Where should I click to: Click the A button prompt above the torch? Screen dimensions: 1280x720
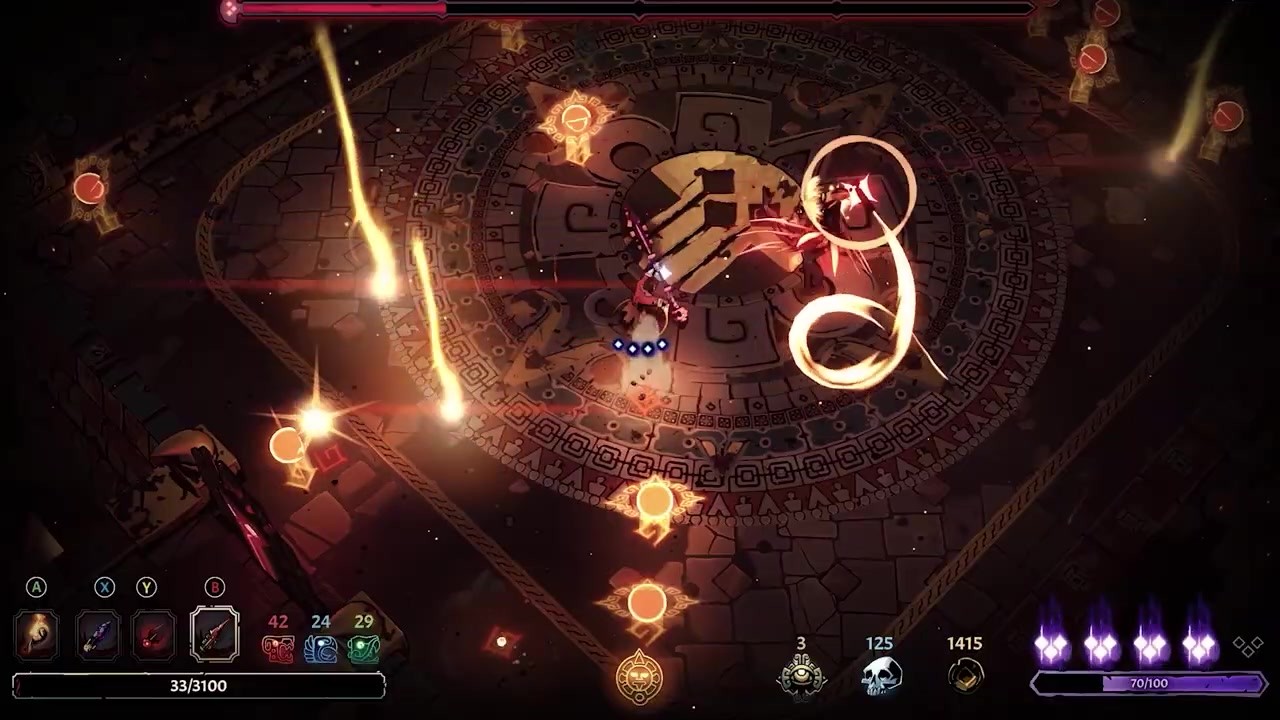click(36, 588)
